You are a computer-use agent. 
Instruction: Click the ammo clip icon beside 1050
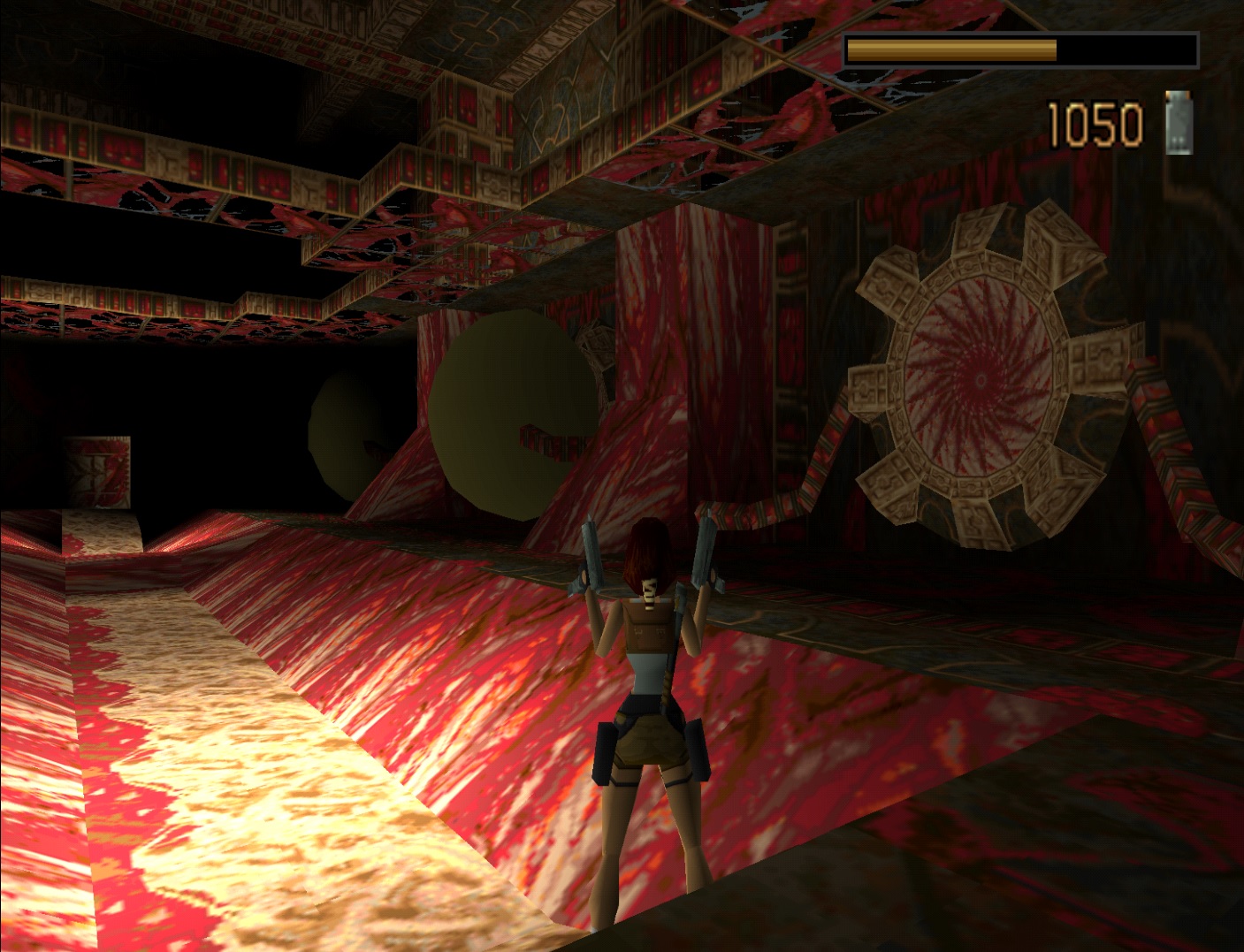(x=1179, y=123)
